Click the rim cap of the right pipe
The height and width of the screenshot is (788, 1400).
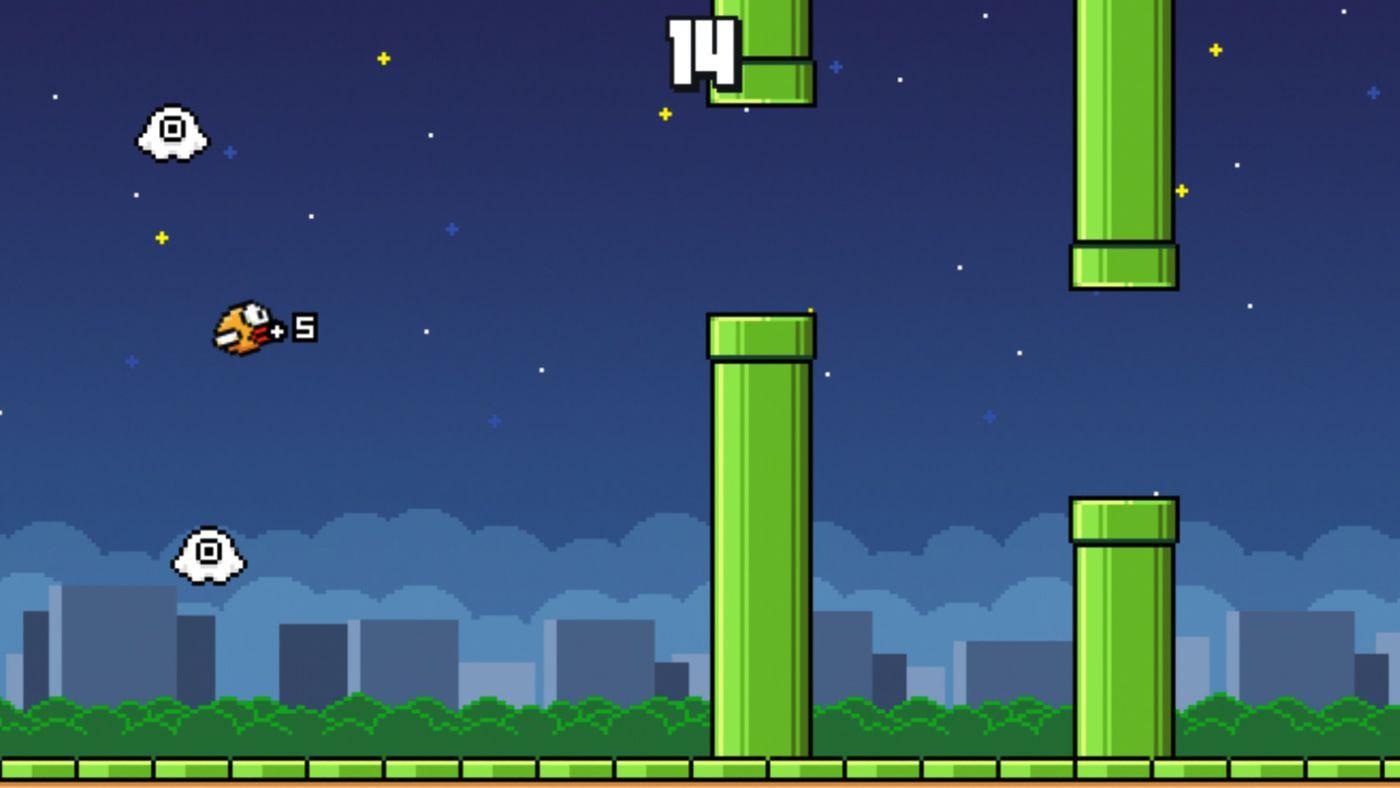pos(1125,265)
